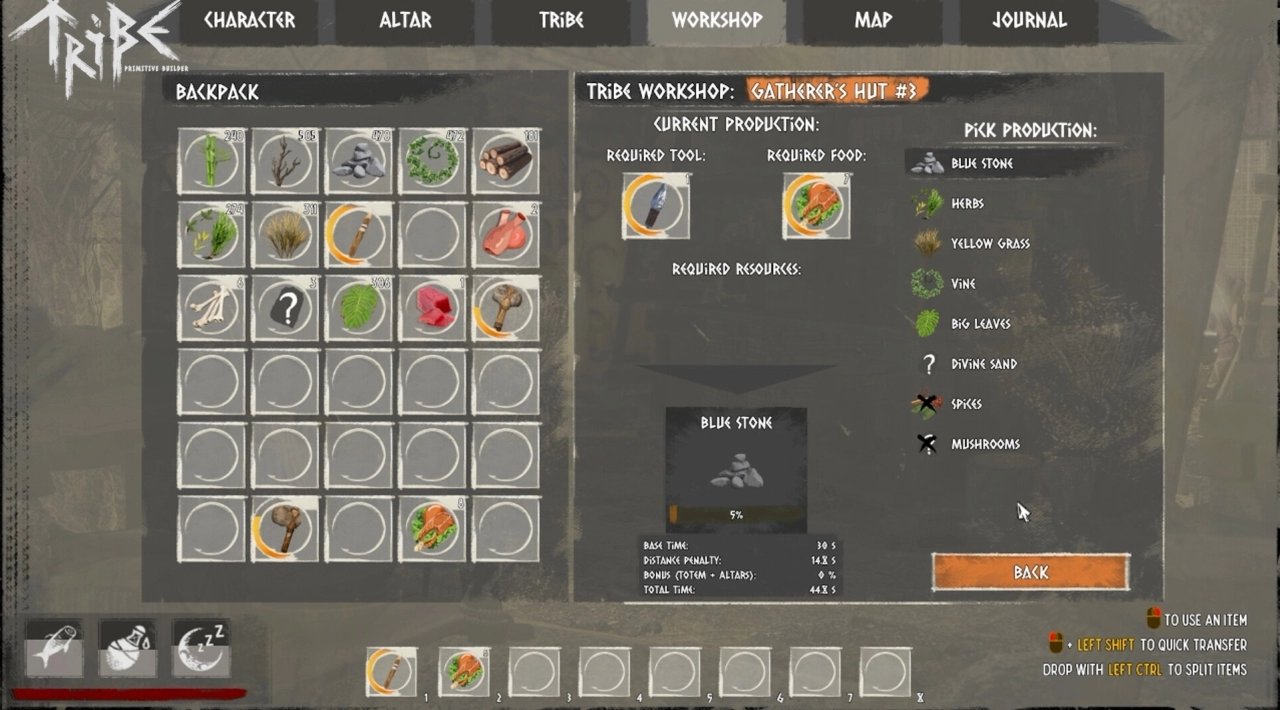Pick Divine Sand production

983,364
